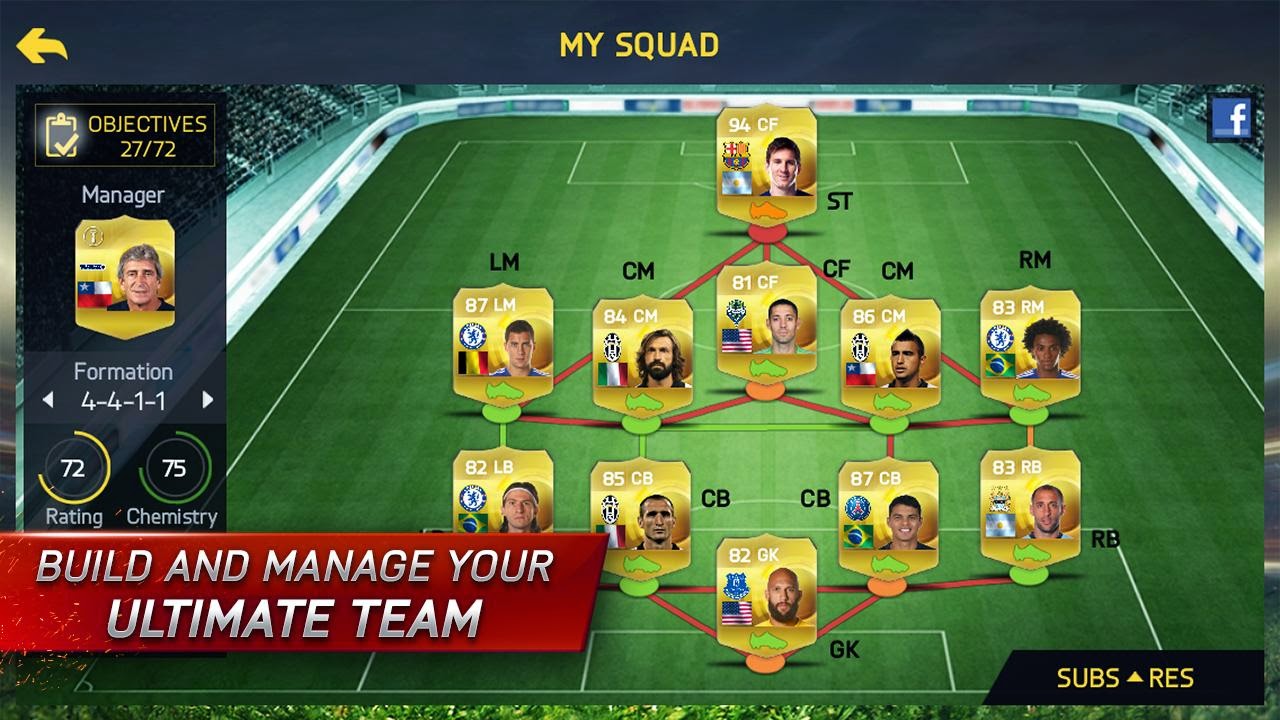Select the MY SQUAD header
Image resolution: width=1280 pixels, height=720 pixels.
[638, 43]
